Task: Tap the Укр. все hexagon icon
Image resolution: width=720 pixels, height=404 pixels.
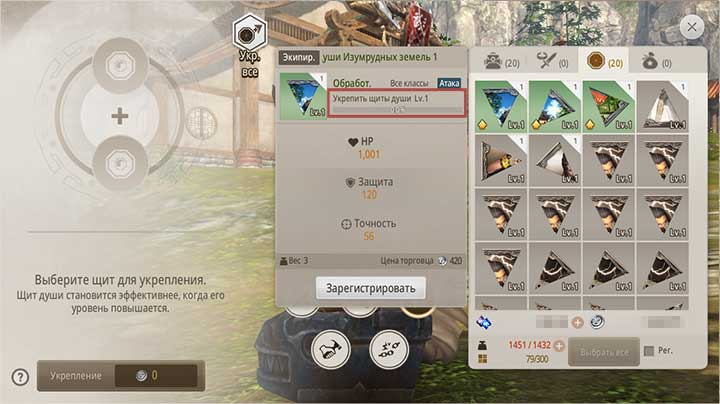Action: [x=248, y=34]
